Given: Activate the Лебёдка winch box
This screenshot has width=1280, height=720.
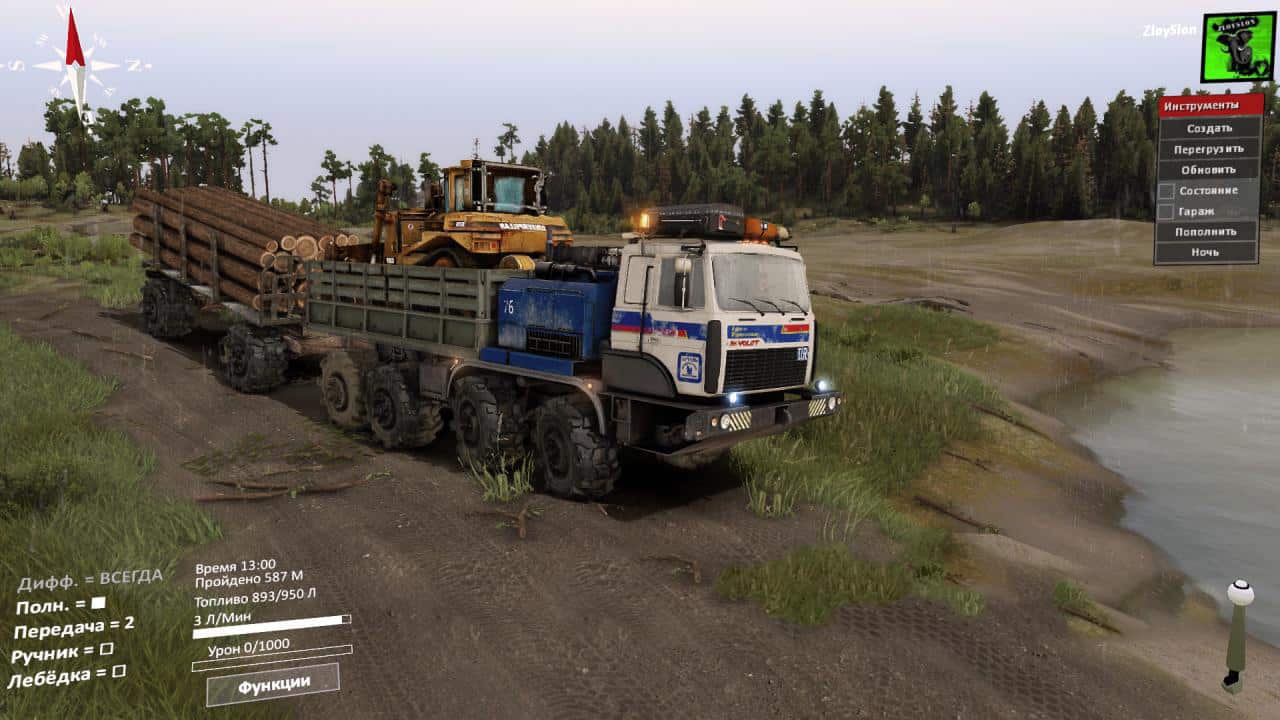Looking at the screenshot, I should (x=119, y=672).
